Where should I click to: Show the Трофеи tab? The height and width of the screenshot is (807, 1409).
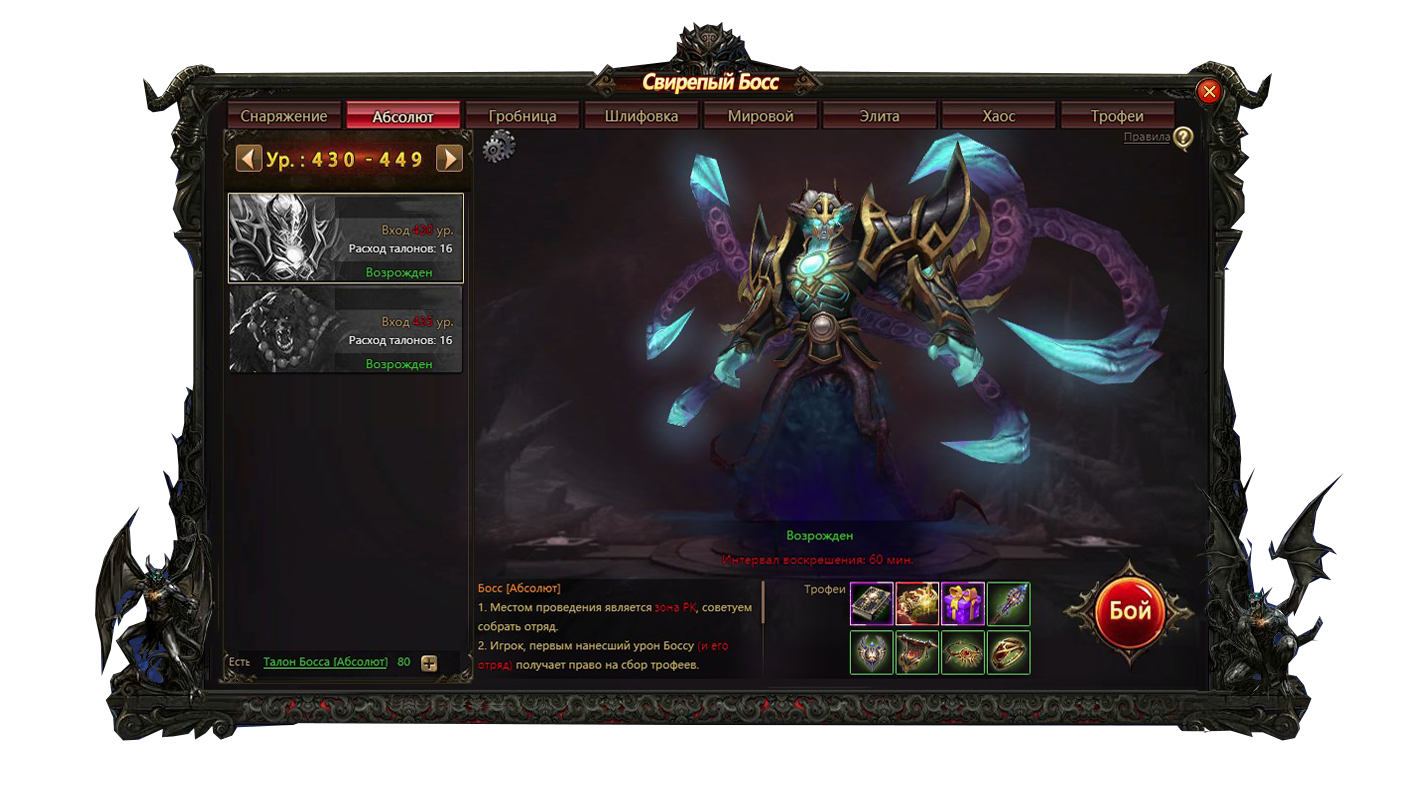click(1117, 116)
